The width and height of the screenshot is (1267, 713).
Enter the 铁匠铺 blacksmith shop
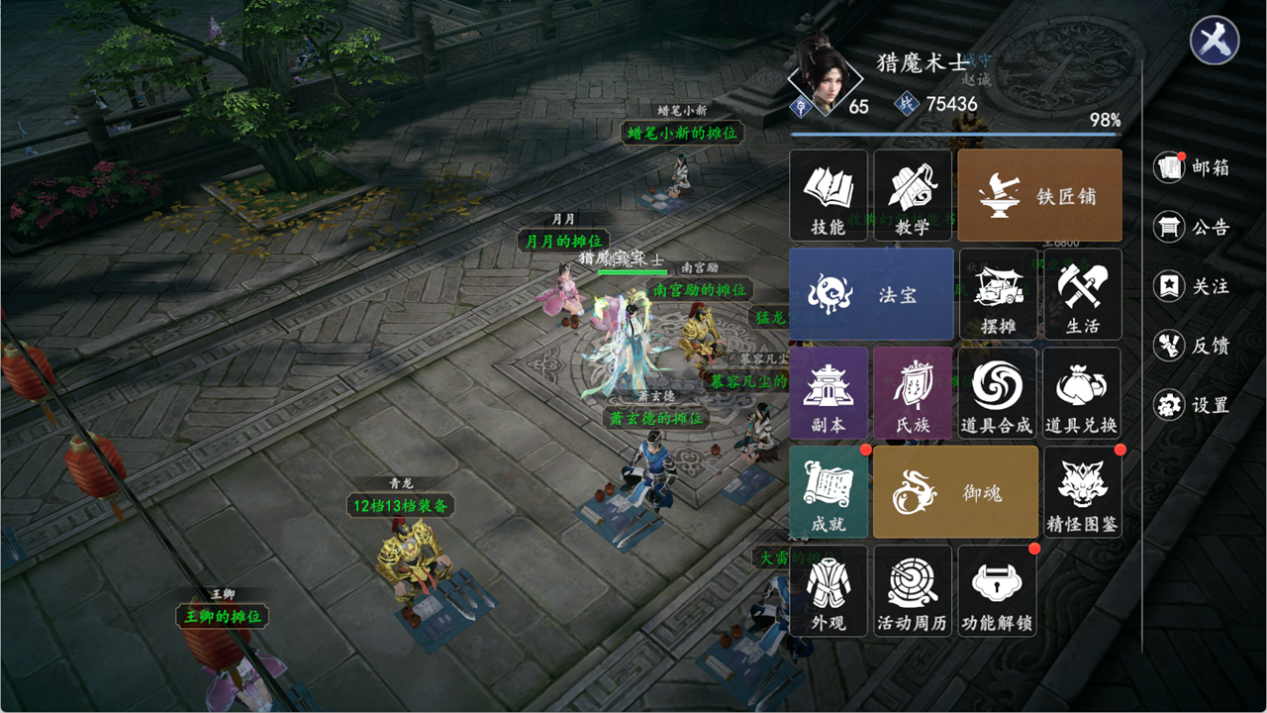click(x=1039, y=196)
